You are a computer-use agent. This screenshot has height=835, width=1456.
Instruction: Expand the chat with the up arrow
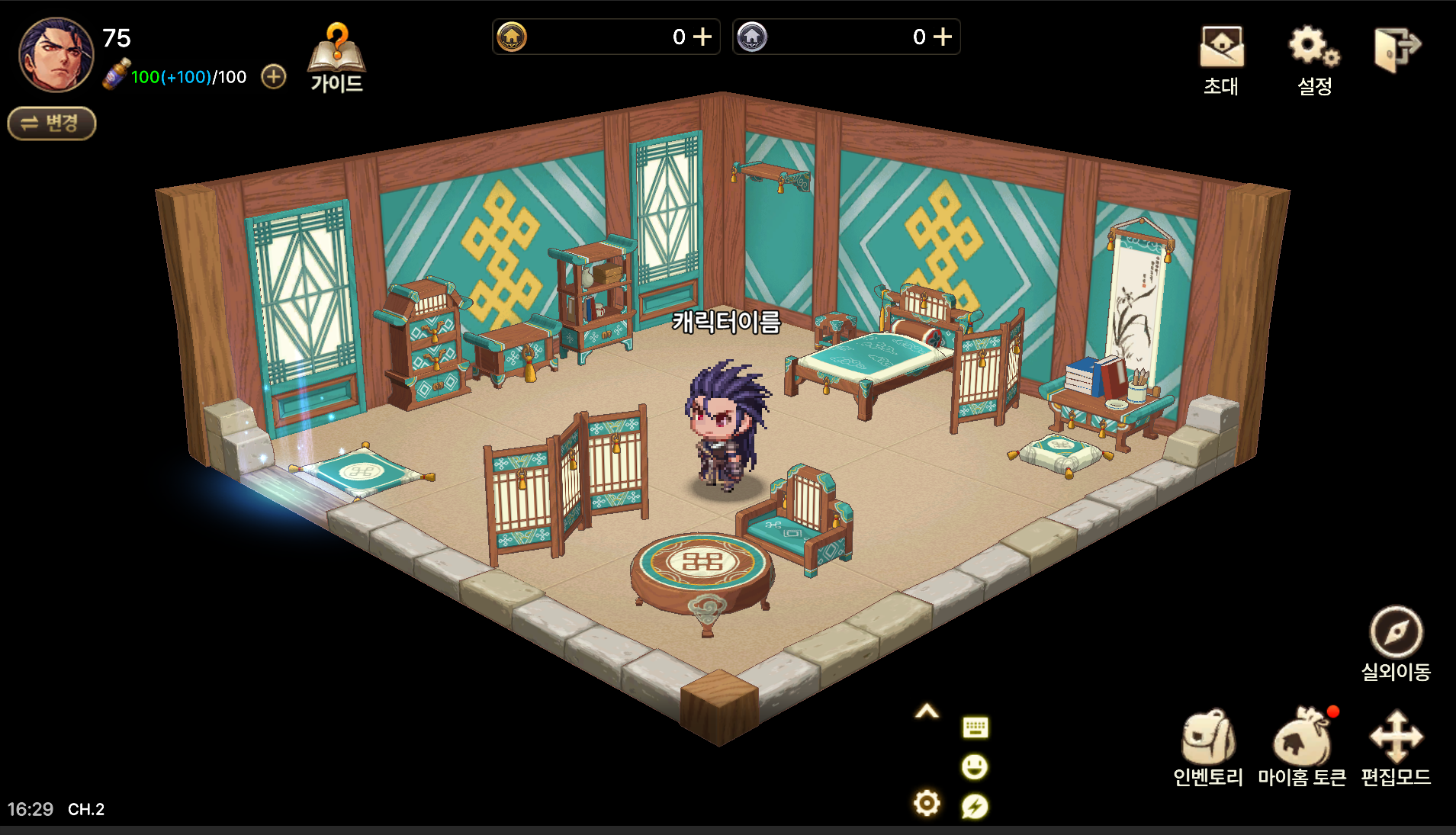click(x=927, y=712)
